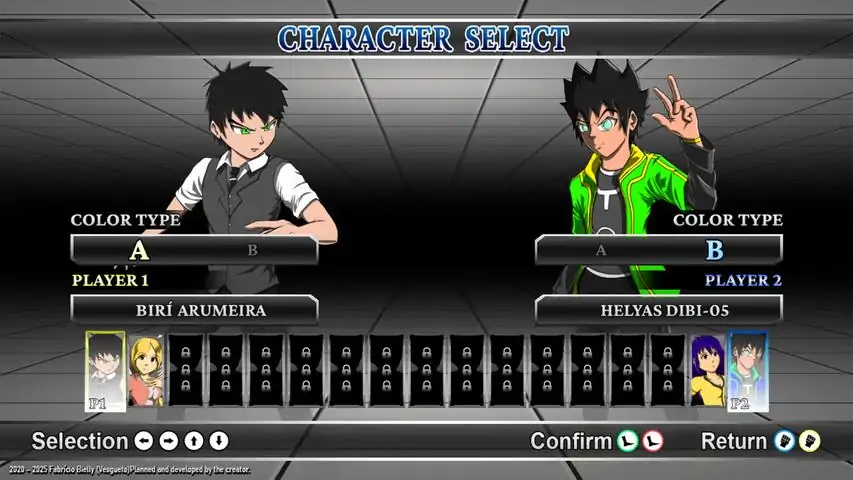Pick the purple-haired girl character portrait

tap(707, 370)
